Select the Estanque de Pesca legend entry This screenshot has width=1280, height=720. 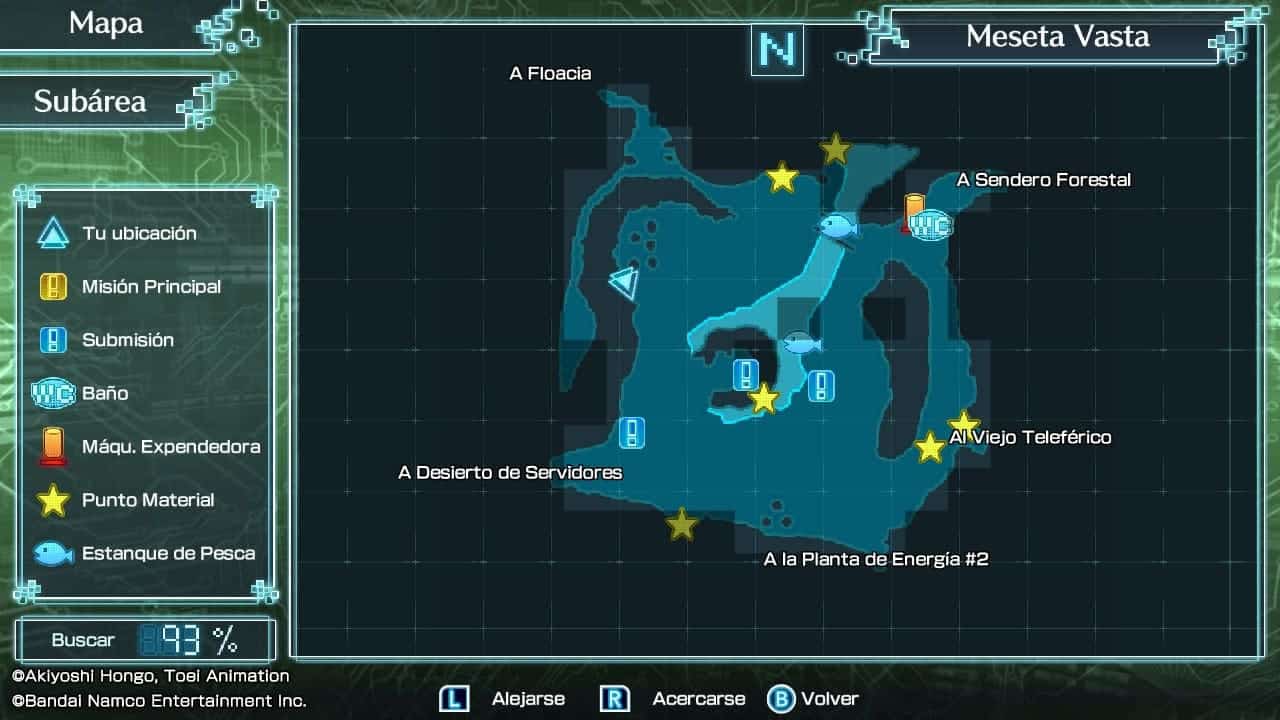(168, 553)
